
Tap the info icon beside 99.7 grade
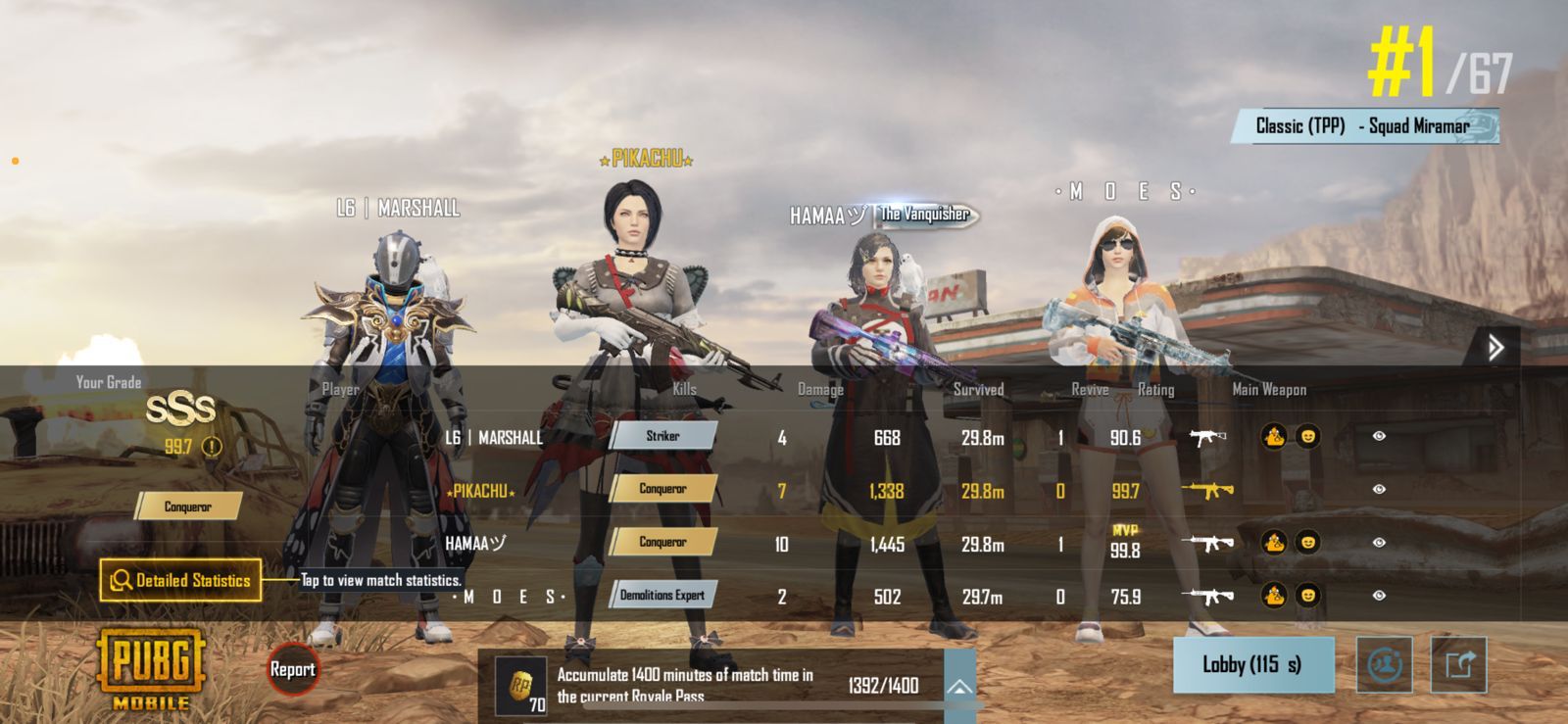[212, 447]
